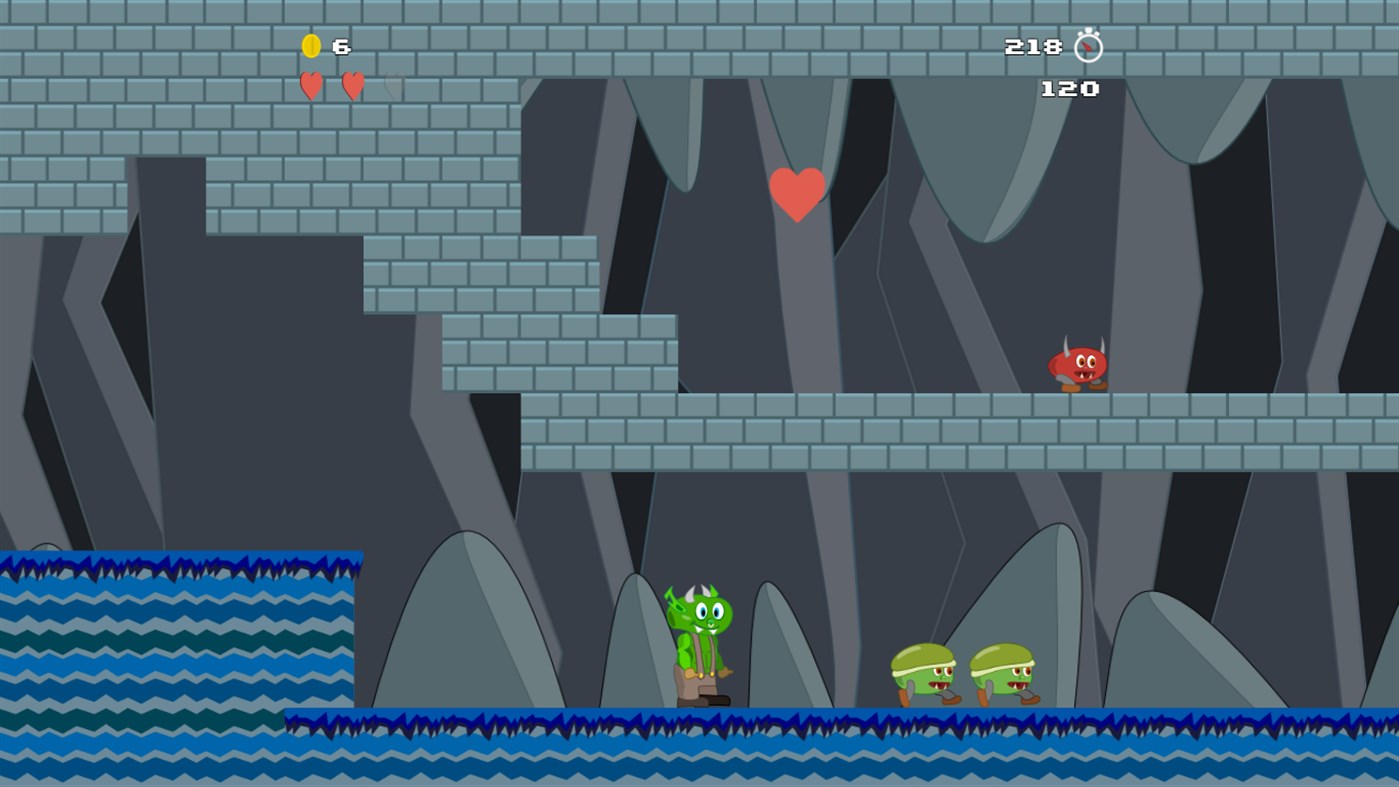Click the red needle inside the stopwatch

click(x=1086, y=46)
